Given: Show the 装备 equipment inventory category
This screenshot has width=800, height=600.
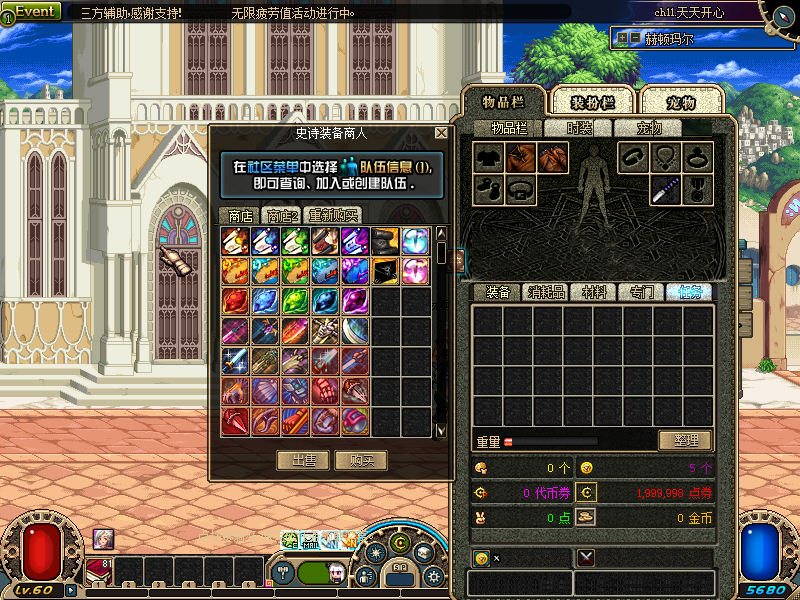Looking at the screenshot, I should click(498, 292).
